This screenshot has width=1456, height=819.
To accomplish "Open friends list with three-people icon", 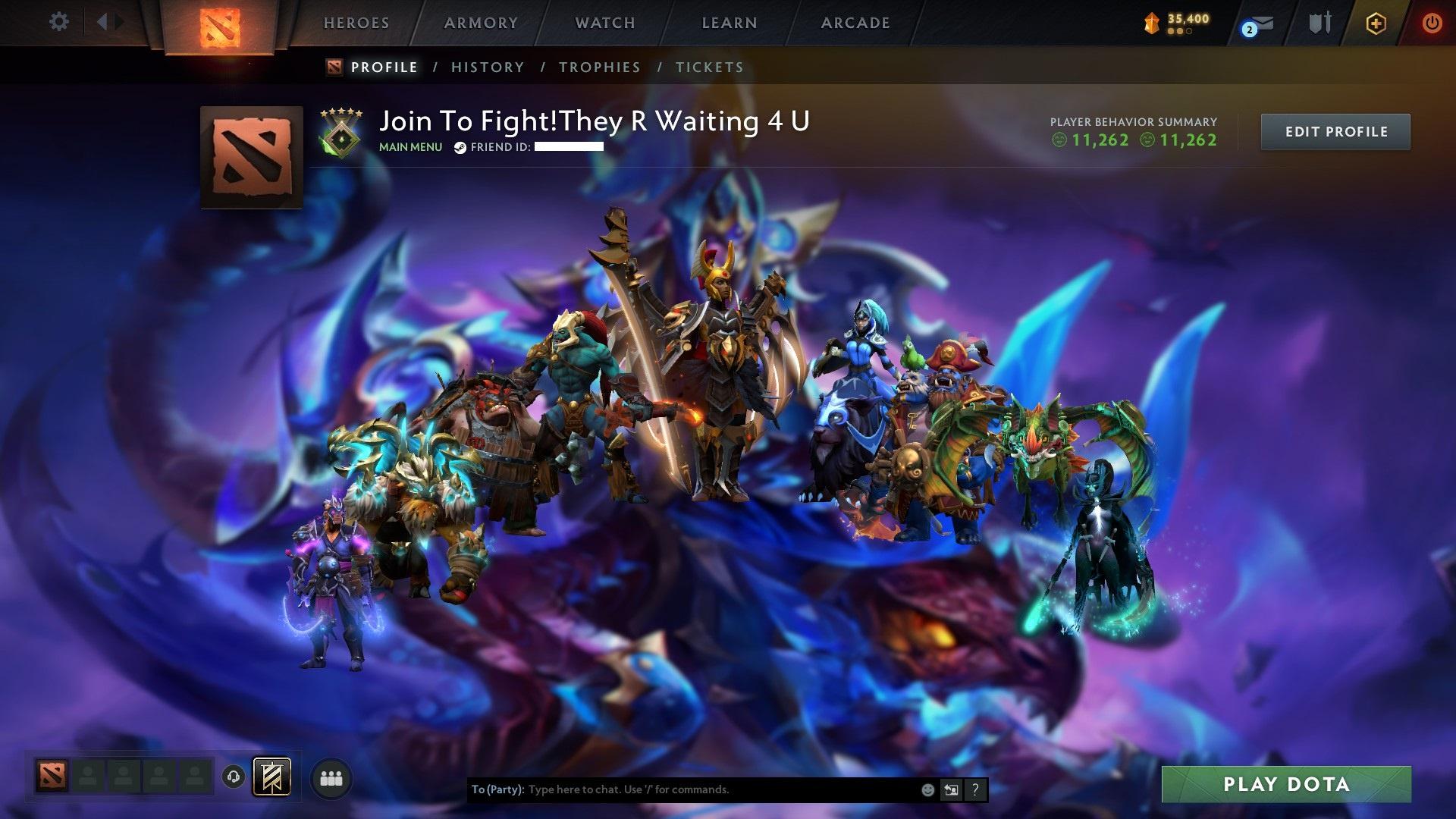I will tap(331, 780).
